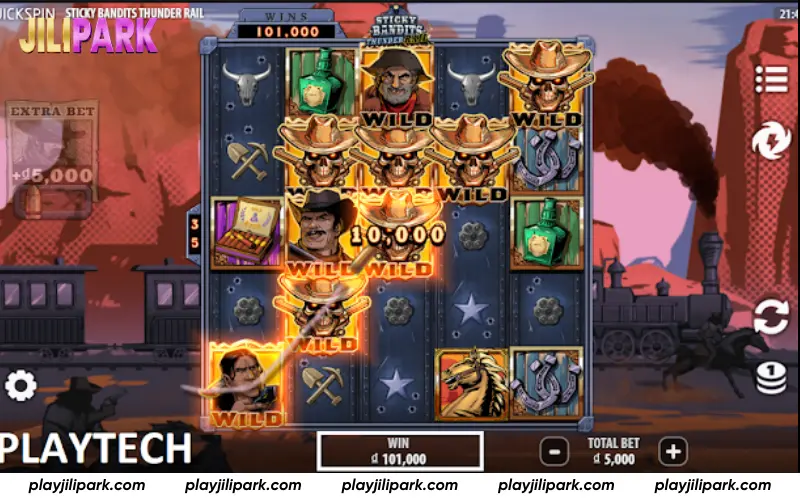Open the paytable list menu

tap(771, 77)
